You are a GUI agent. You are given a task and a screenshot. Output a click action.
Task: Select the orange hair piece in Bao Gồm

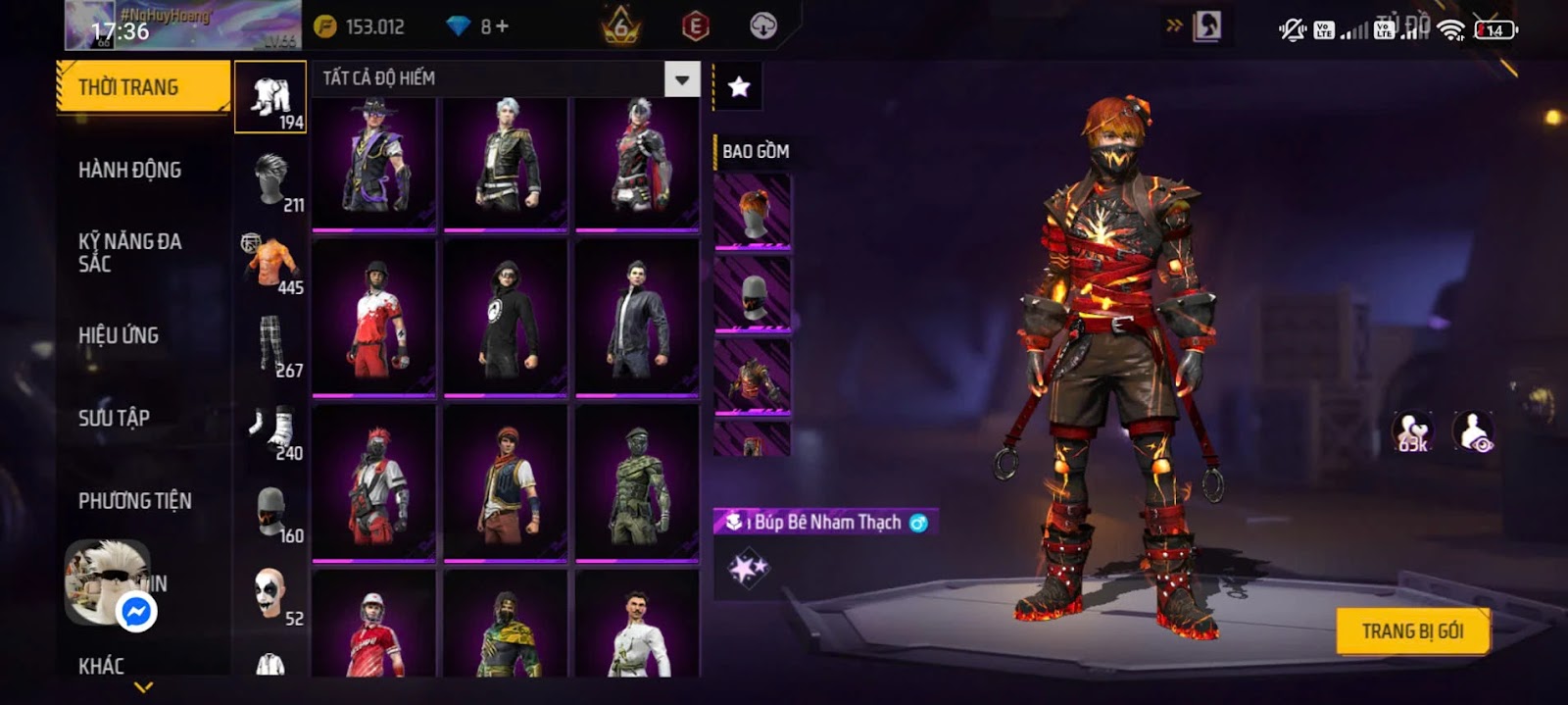752,212
